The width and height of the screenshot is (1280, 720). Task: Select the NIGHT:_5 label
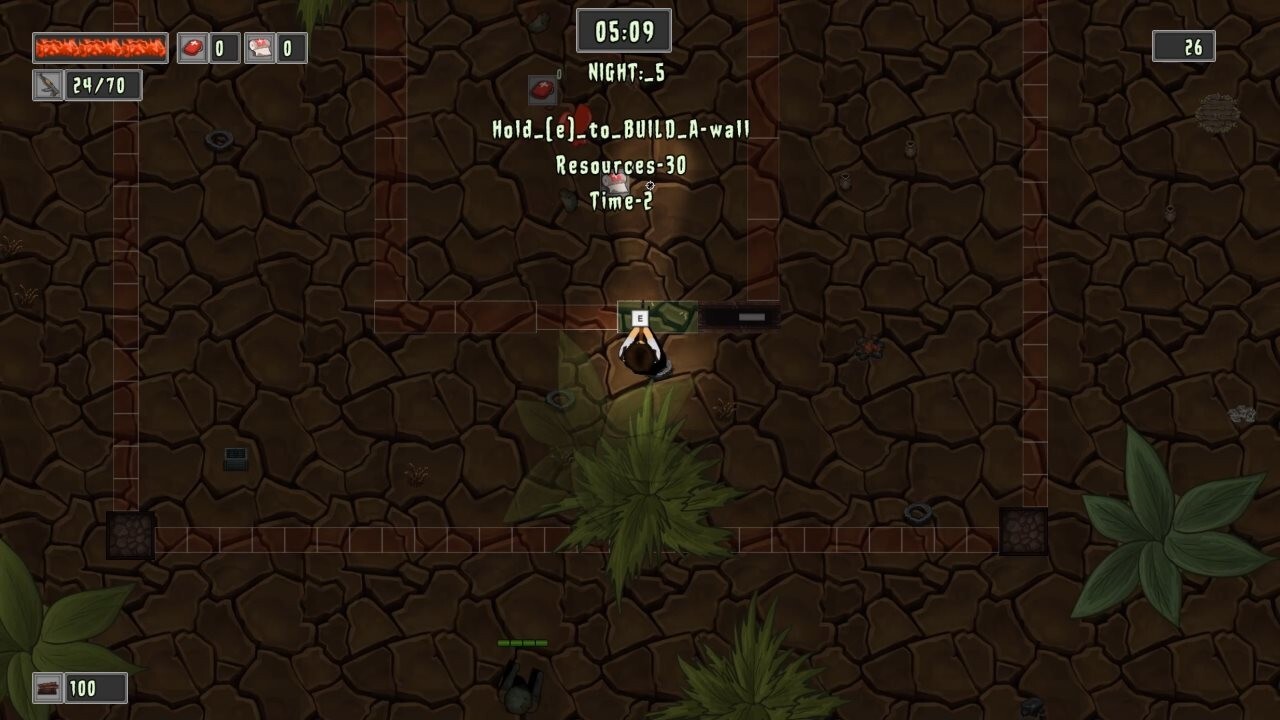click(625, 72)
